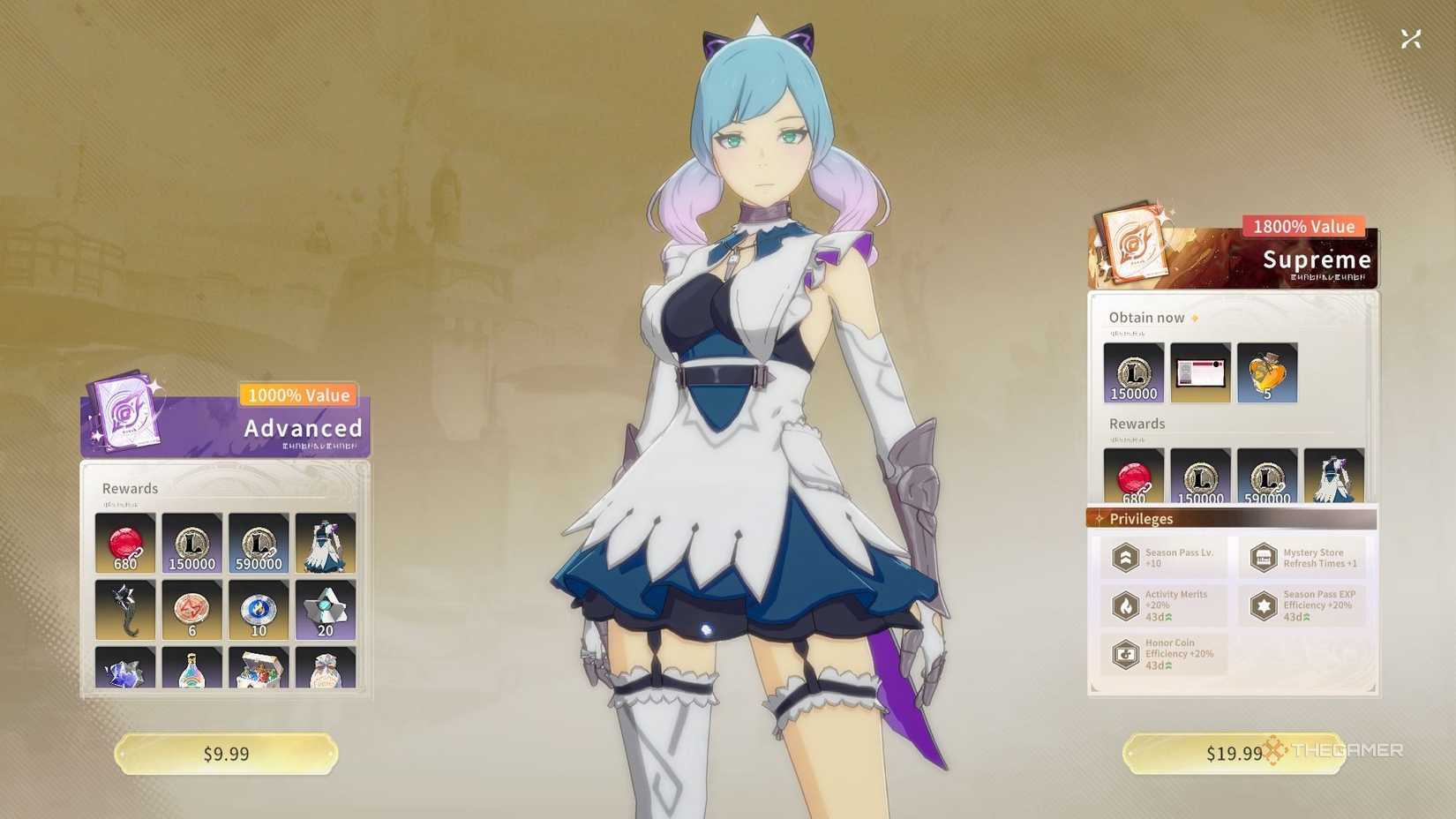Screen dimensions: 1456x819
Task: View the open treasure chest reward
Action: tap(259, 668)
